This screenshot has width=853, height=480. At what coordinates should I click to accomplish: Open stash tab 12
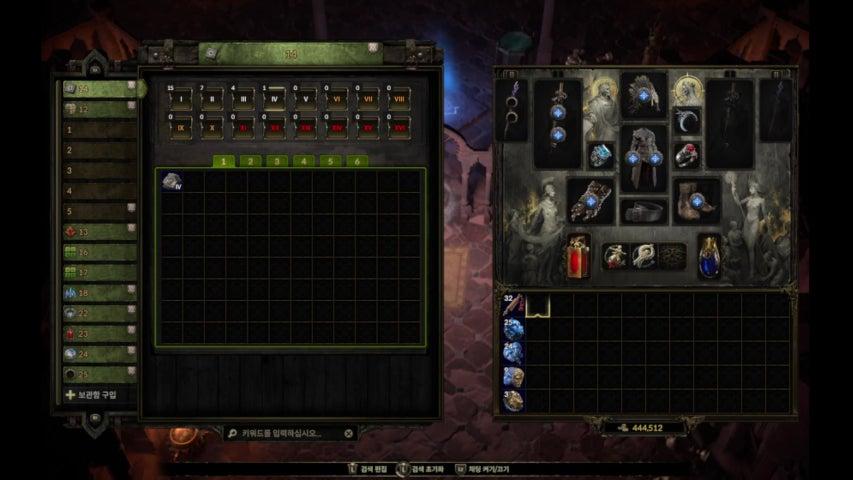click(x=99, y=109)
